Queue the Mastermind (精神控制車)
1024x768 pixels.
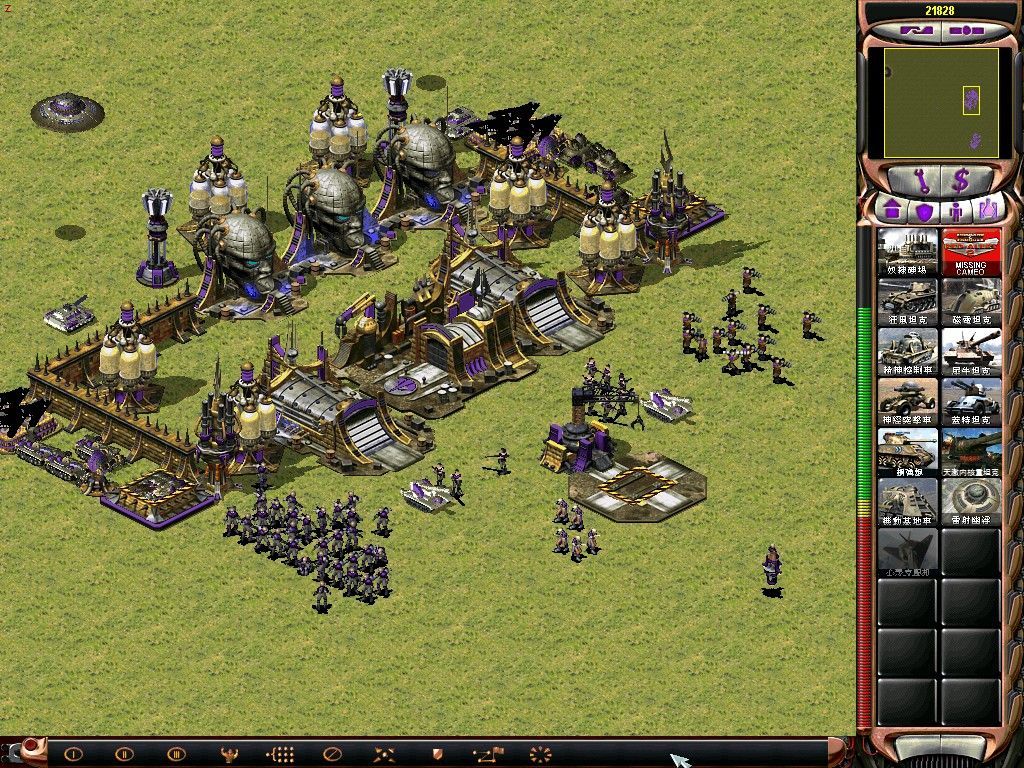pyautogui.click(x=908, y=352)
